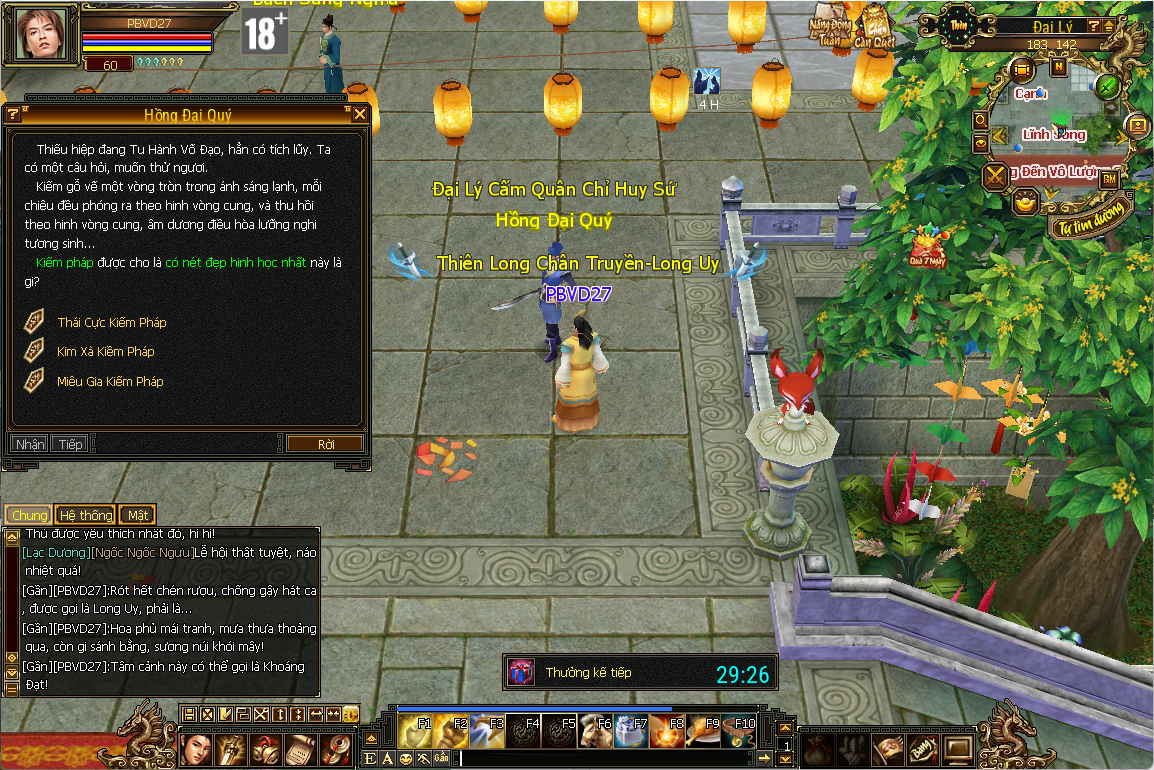The width and height of the screenshot is (1154, 770).
Task: Click the chat text input field
Action: [x=600, y=760]
